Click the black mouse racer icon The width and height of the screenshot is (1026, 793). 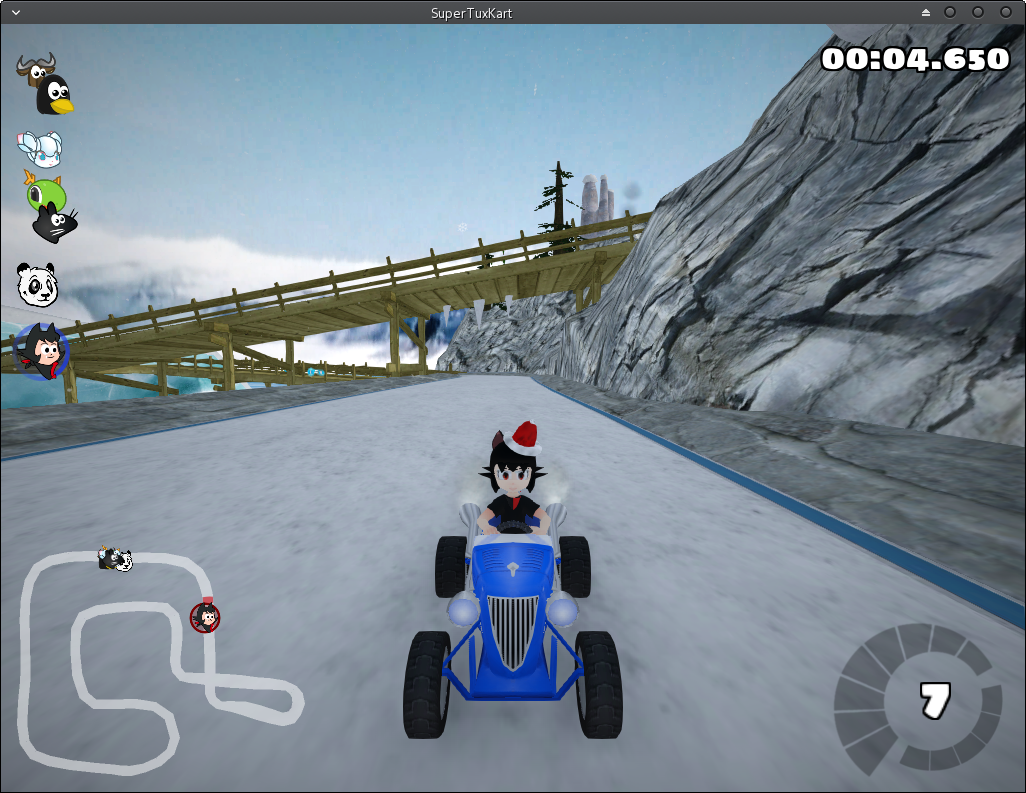point(54,223)
